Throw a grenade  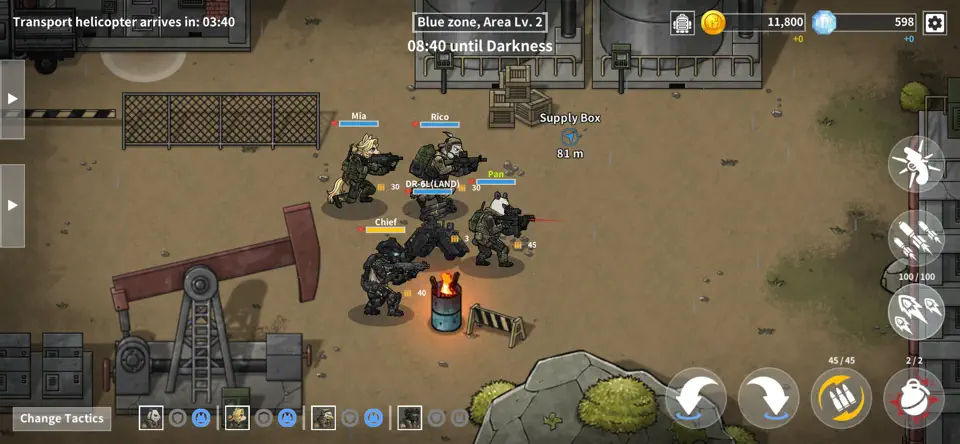tap(913, 398)
